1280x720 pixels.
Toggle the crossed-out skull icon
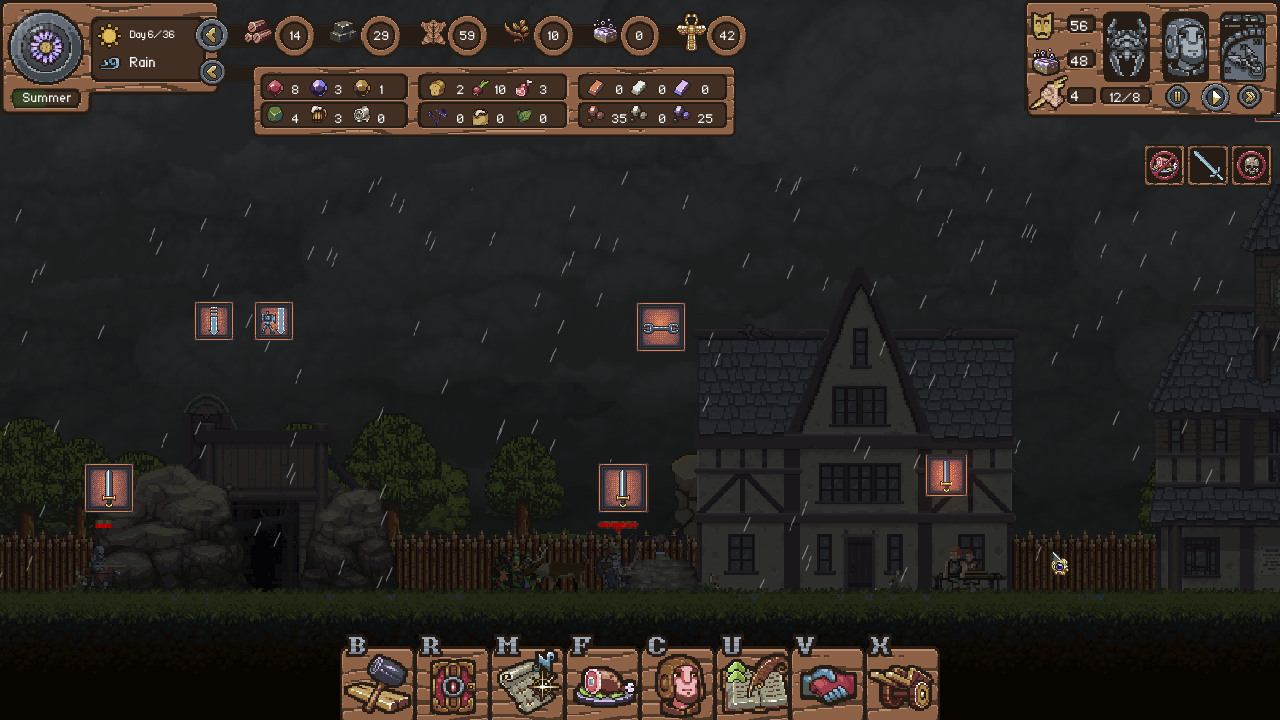(x=1251, y=166)
